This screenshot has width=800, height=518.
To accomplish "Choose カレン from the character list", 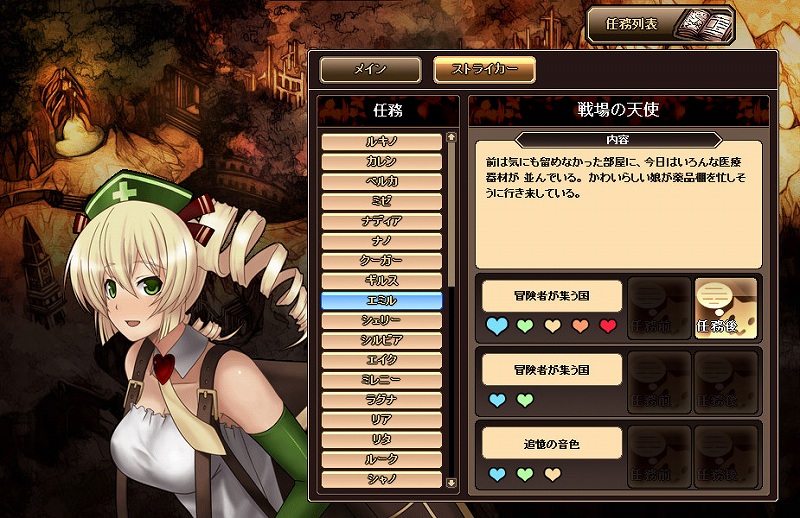I will point(381,162).
